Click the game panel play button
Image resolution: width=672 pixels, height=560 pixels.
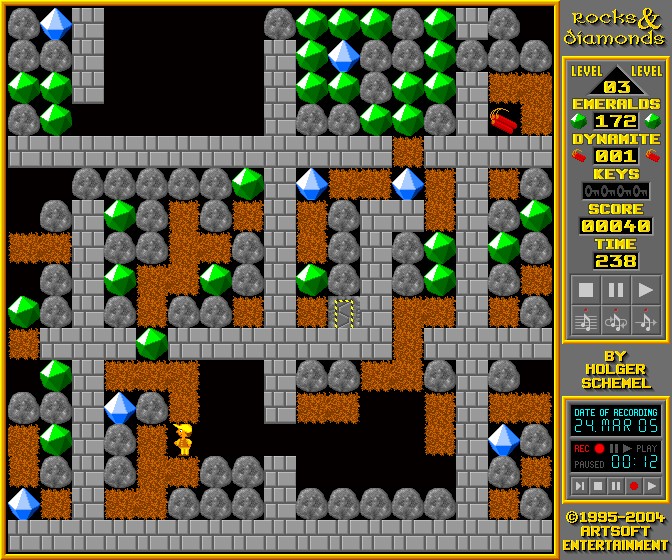point(646,290)
